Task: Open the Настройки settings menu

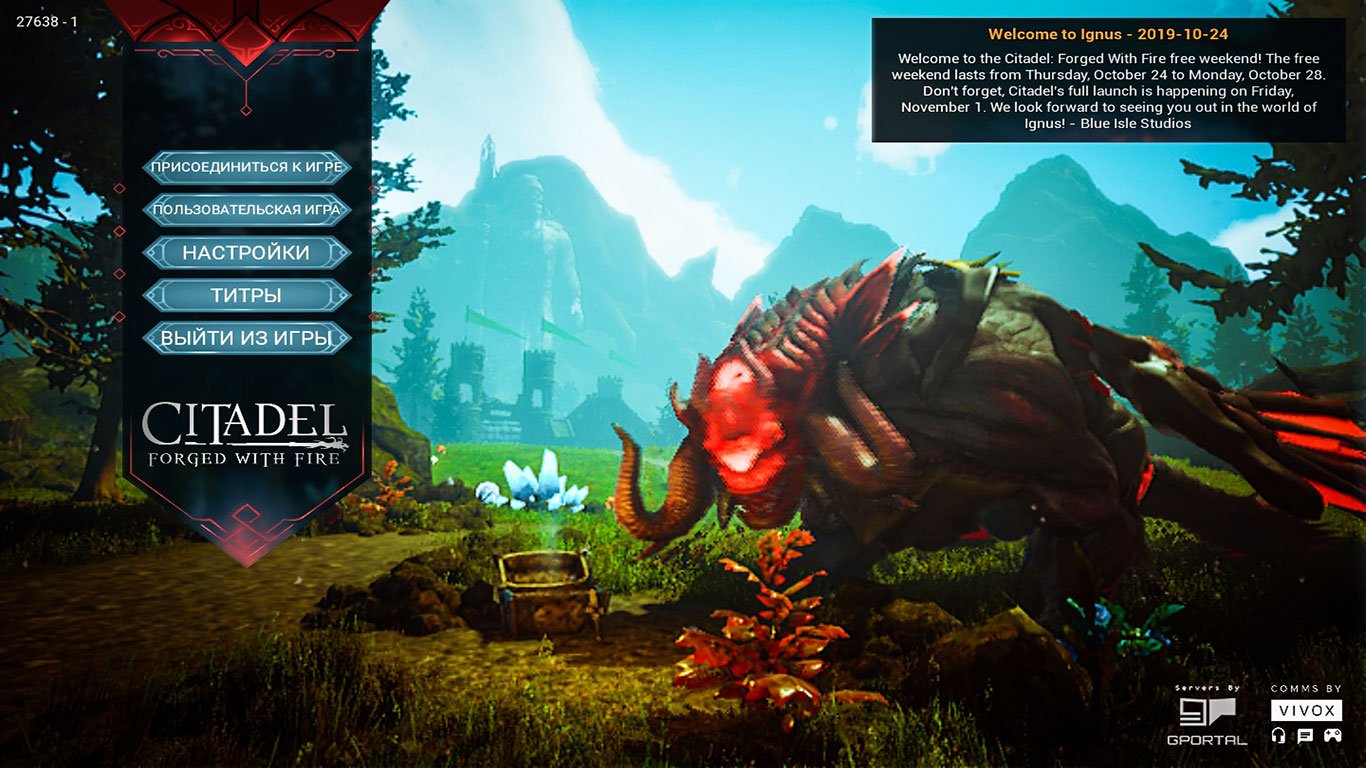Action: [x=247, y=253]
